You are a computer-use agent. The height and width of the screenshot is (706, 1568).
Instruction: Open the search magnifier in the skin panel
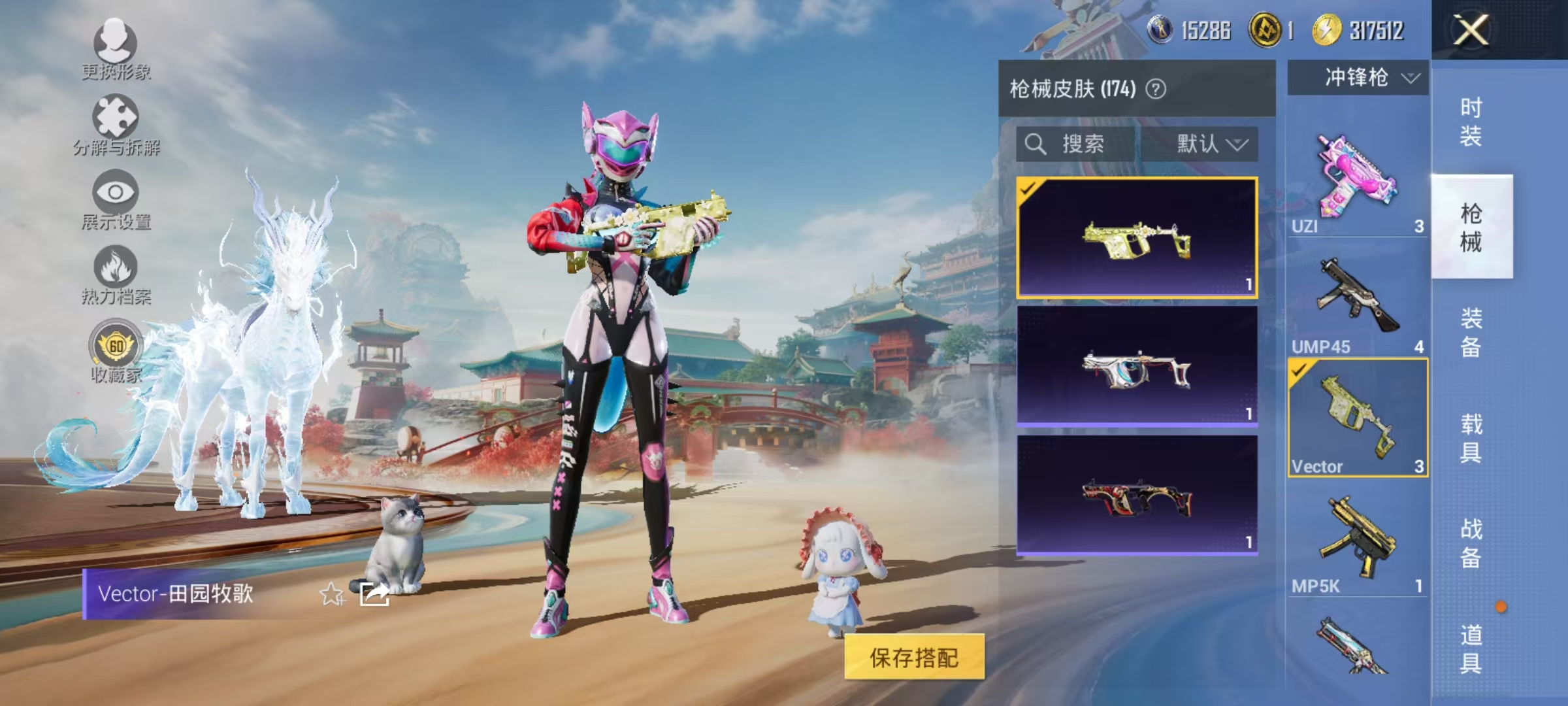pyautogui.click(x=1036, y=145)
